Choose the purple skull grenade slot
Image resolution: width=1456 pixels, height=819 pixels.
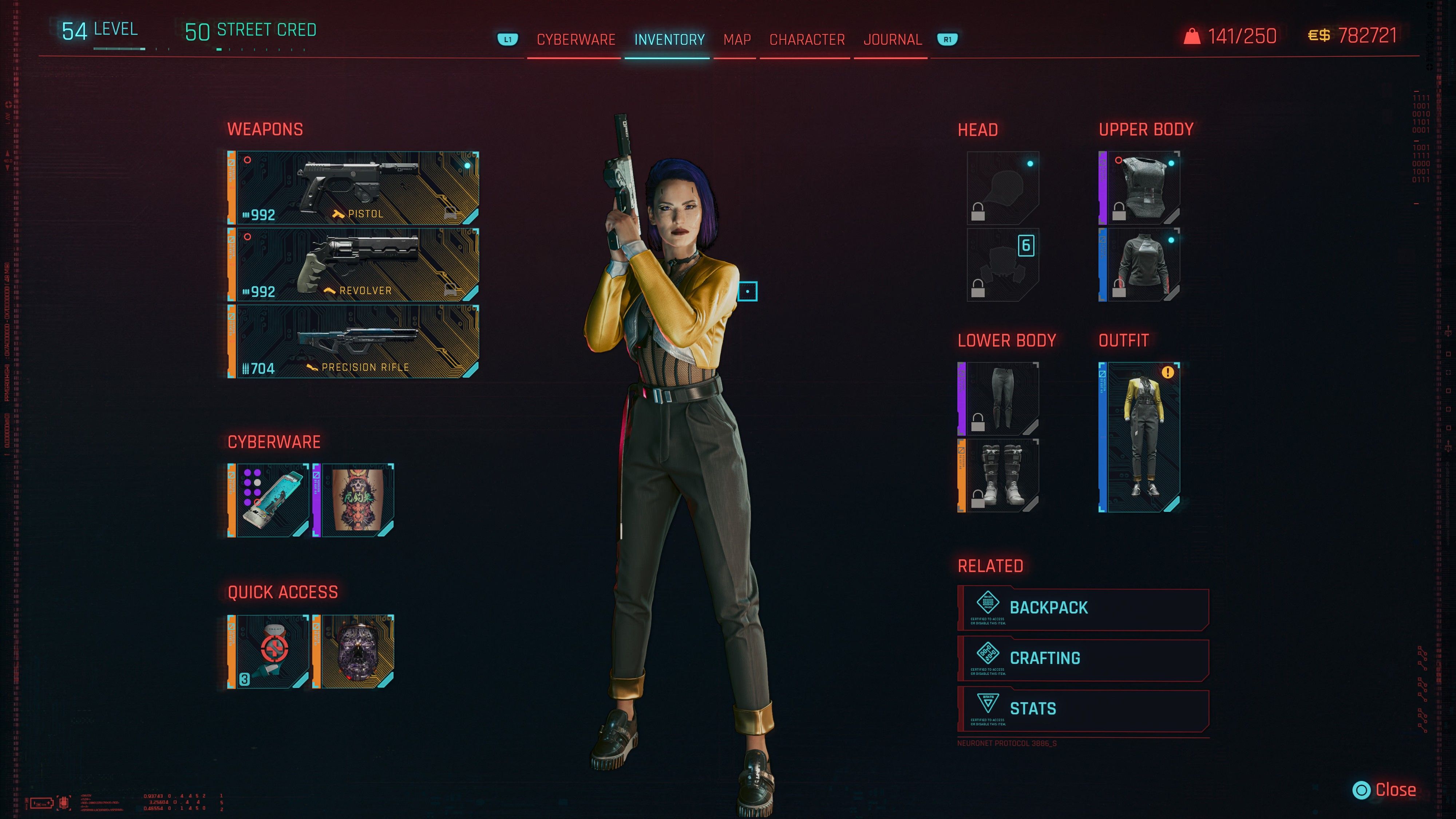354,652
